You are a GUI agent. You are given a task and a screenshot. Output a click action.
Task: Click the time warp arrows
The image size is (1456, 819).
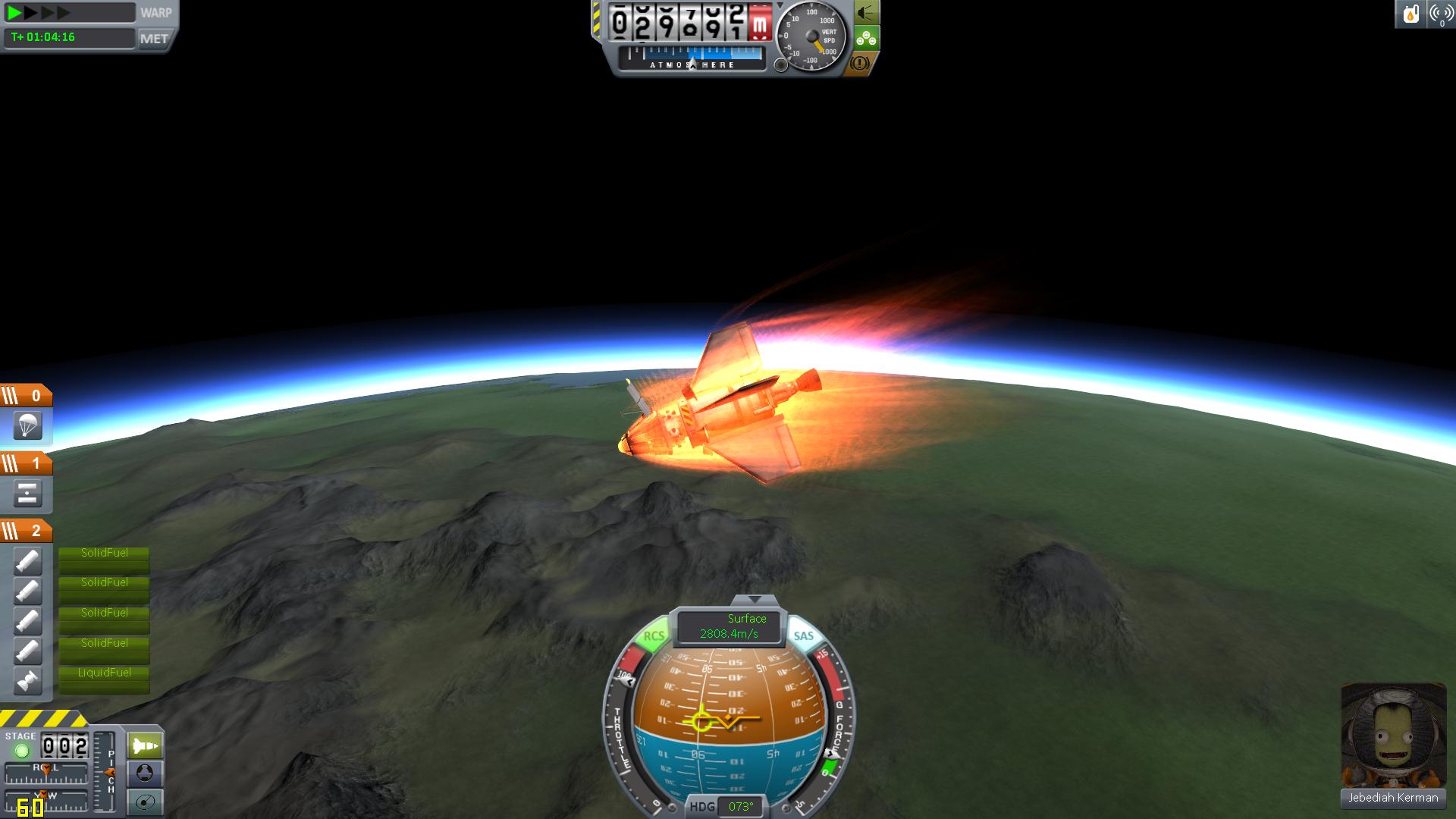pos(38,13)
